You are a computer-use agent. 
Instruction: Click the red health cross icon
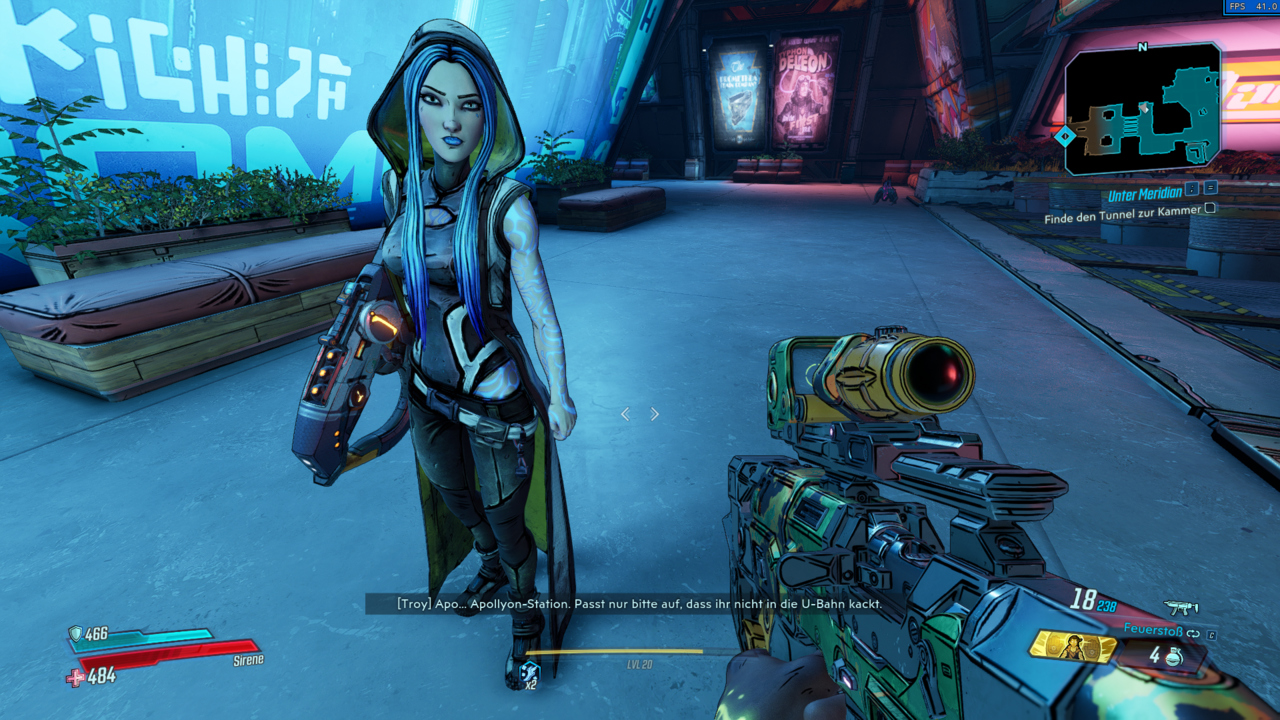[x=75, y=678]
